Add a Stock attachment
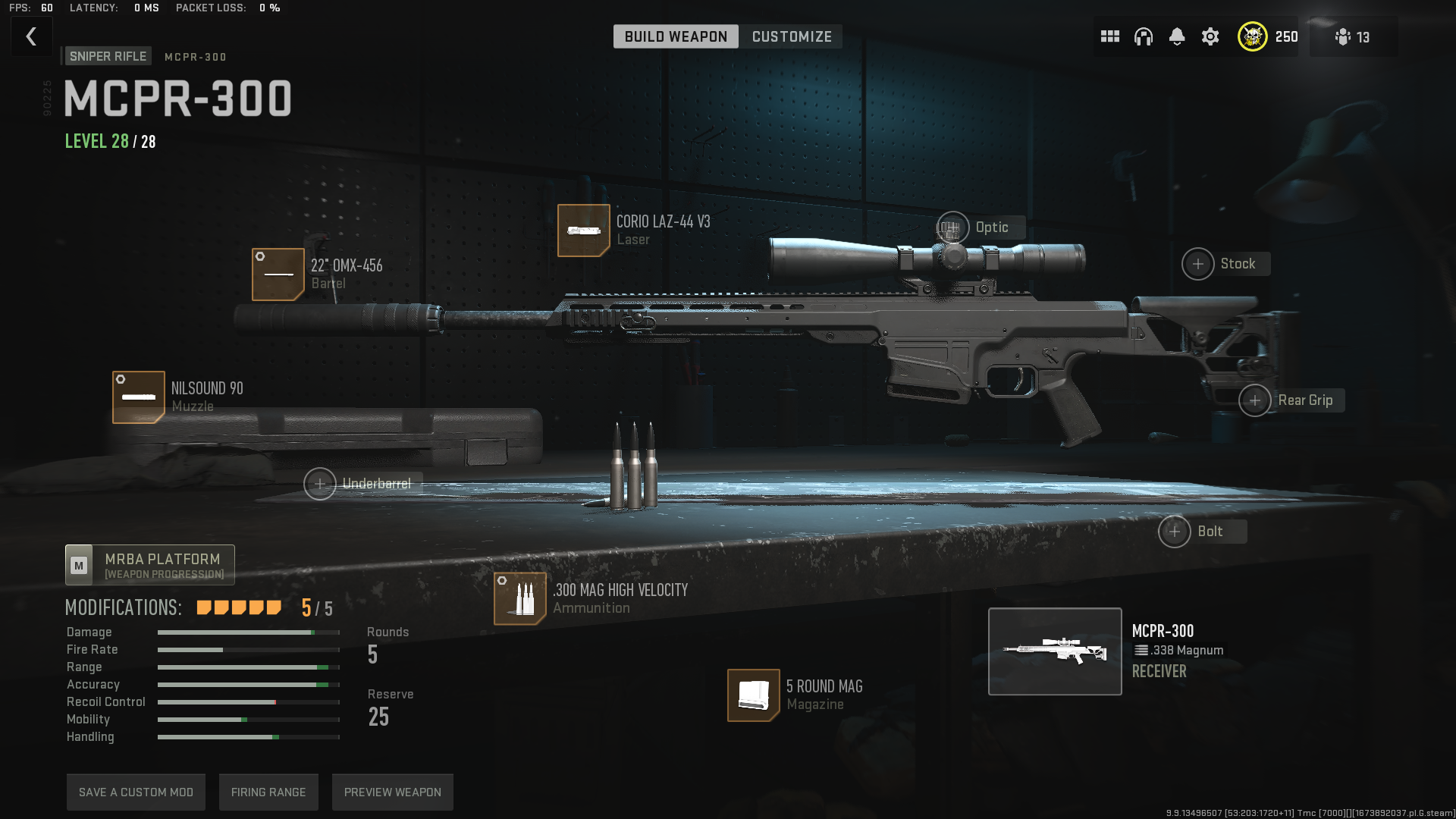 click(1198, 264)
